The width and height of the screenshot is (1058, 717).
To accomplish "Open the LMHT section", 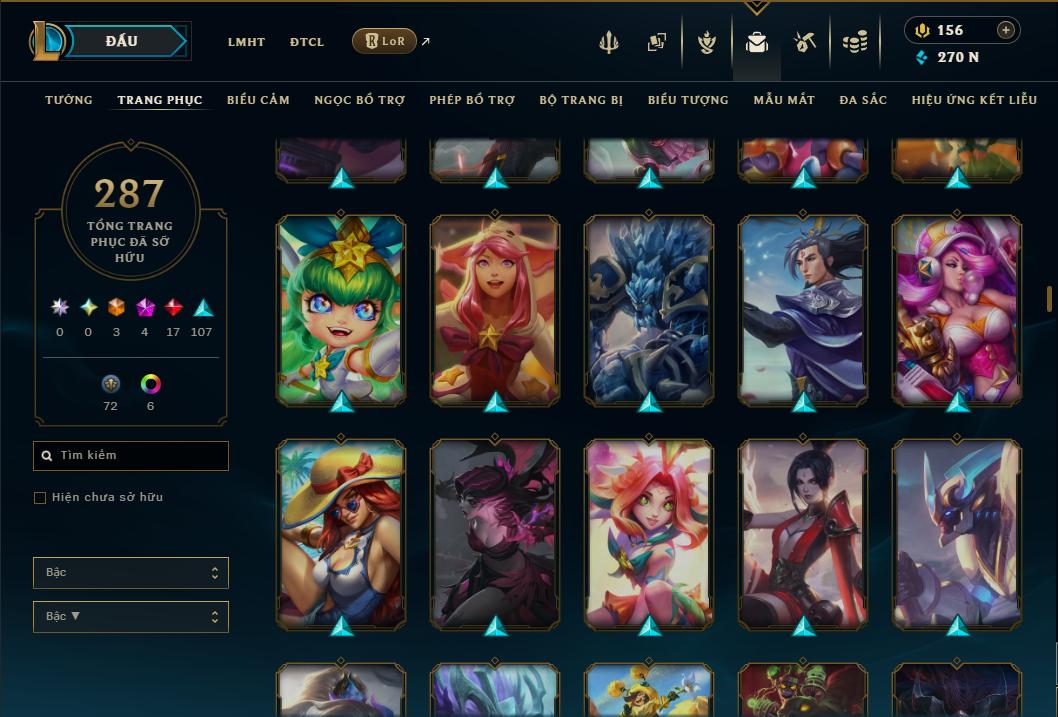I will coord(246,42).
